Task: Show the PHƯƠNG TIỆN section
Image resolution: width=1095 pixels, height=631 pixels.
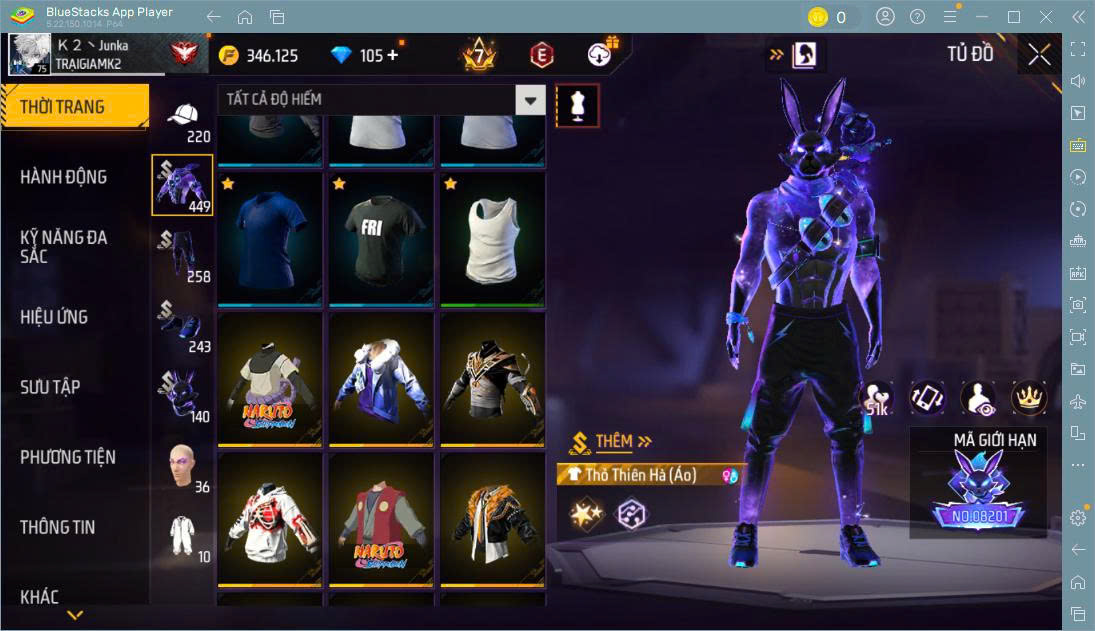Action: [x=68, y=457]
